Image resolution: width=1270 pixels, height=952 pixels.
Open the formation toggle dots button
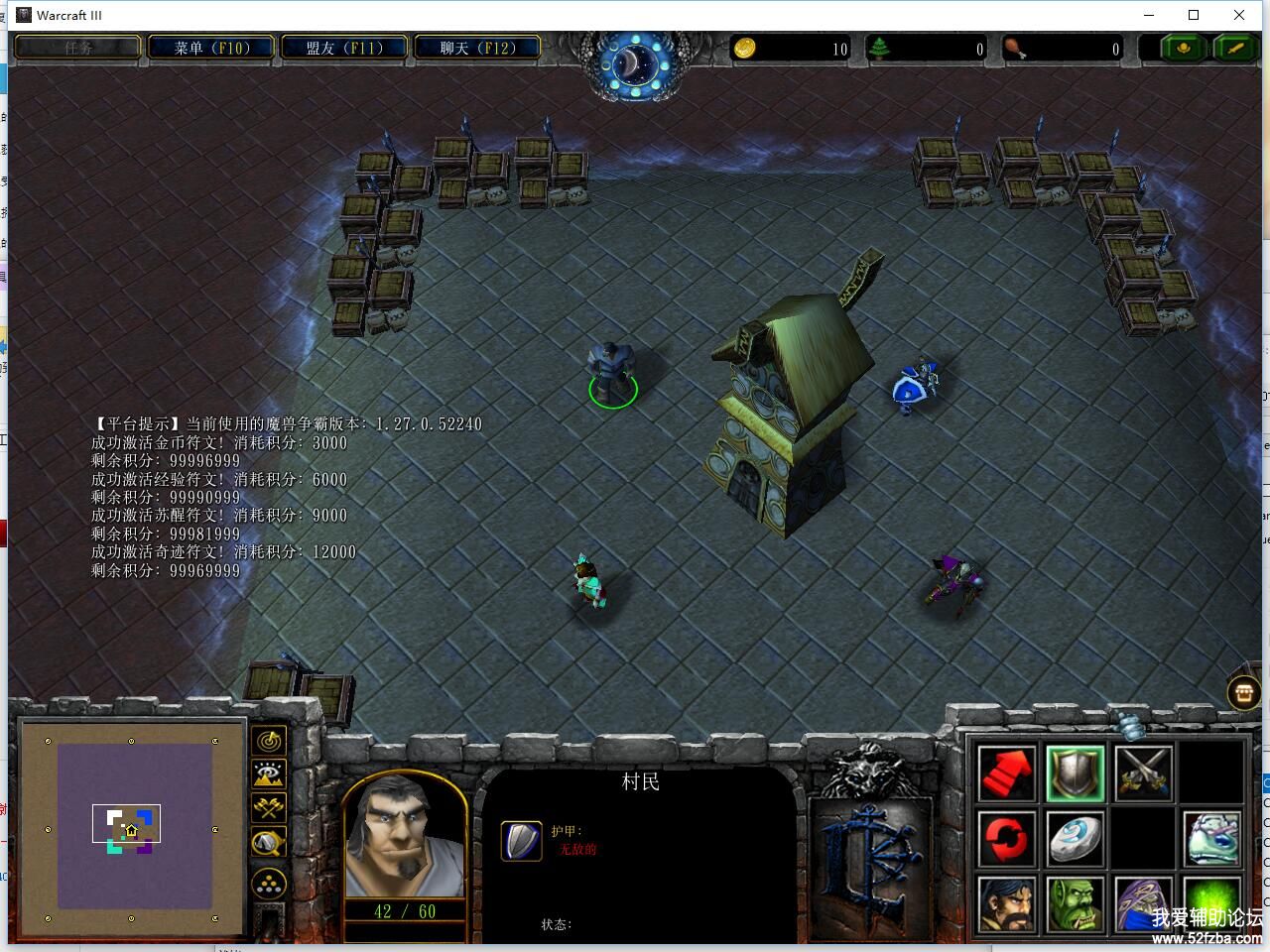(x=269, y=883)
